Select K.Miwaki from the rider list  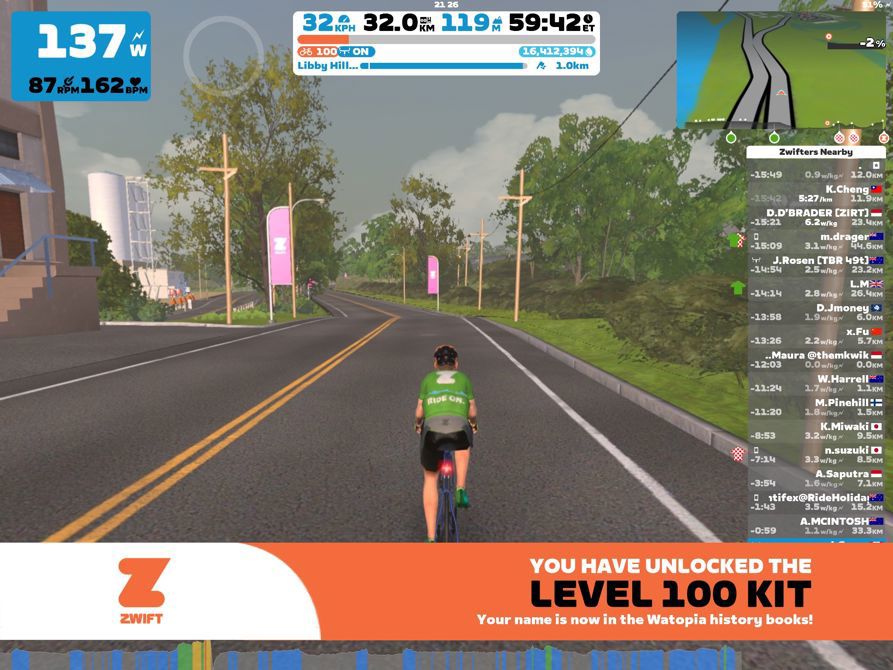816,431
